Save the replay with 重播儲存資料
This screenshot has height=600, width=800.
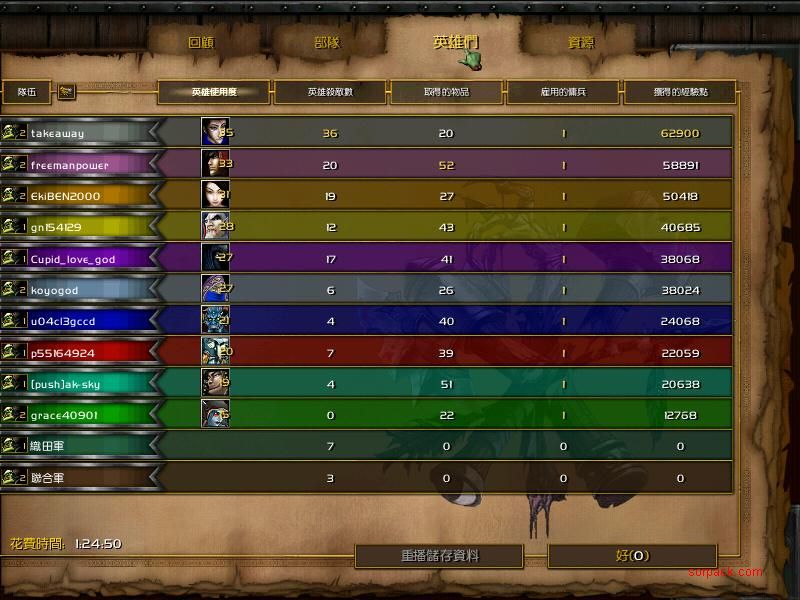440,556
